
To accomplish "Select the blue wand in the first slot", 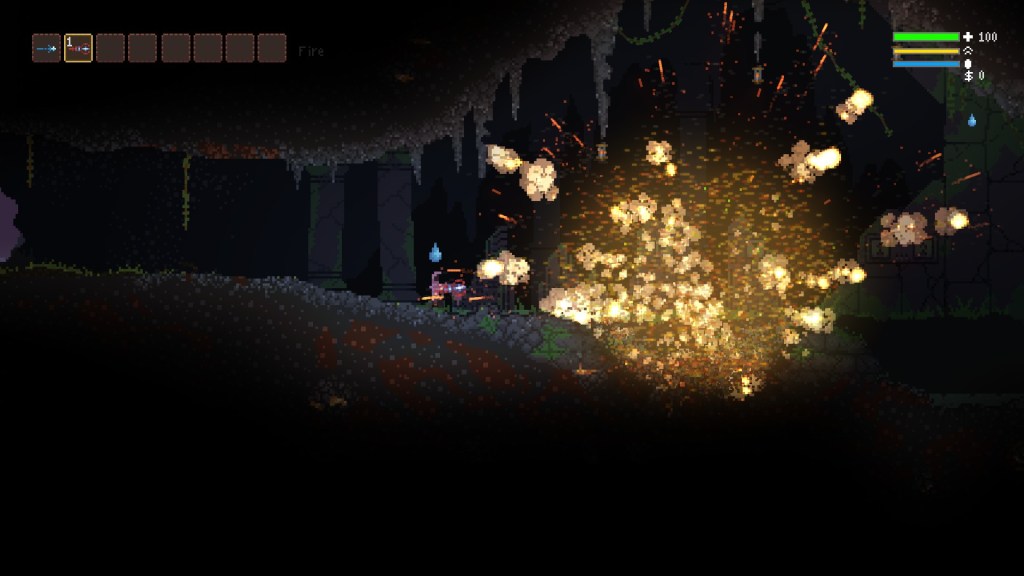I will point(46,48).
